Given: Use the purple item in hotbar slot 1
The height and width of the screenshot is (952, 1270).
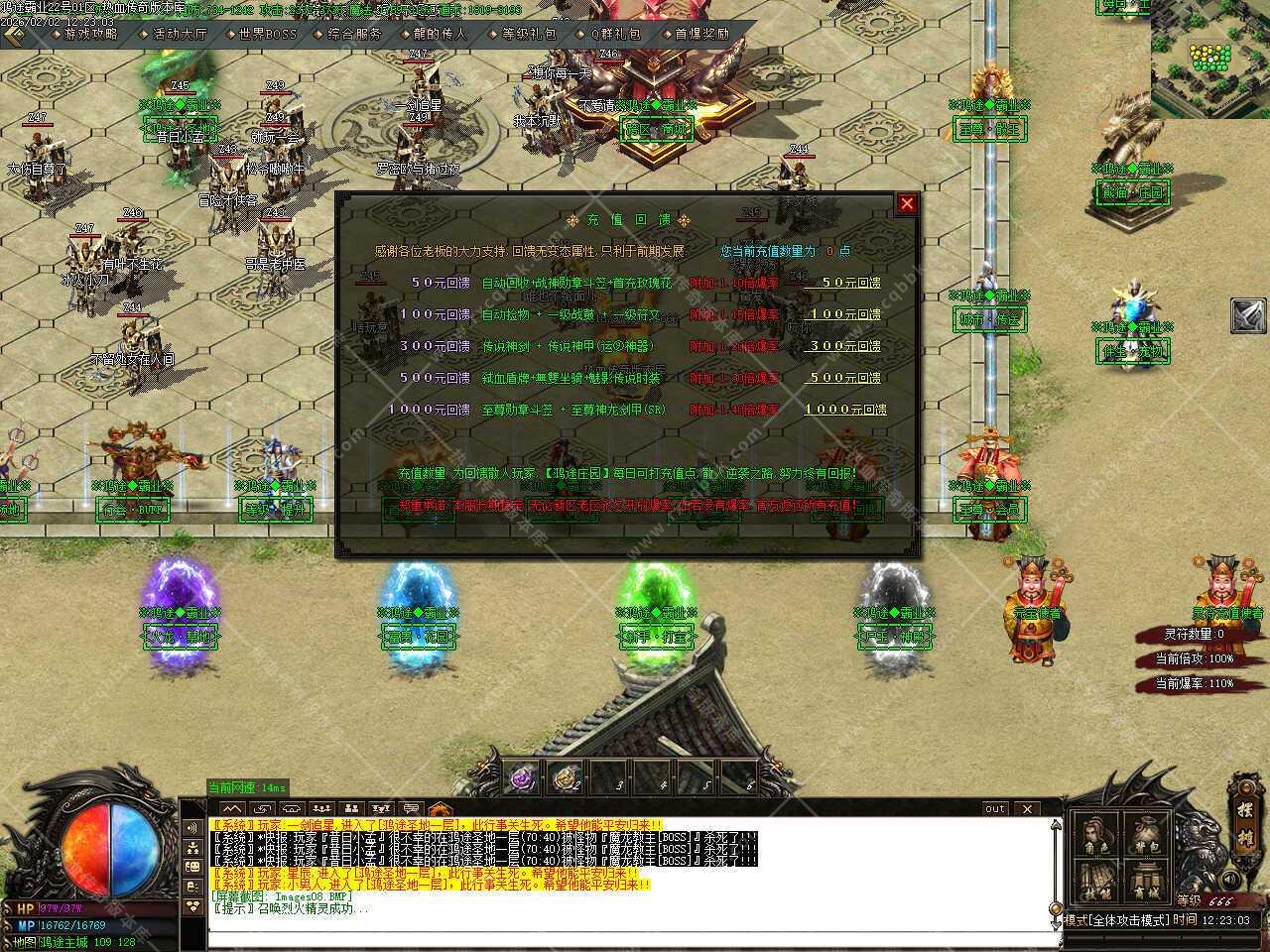Looking at the screenshot, I should (x=523, y=778).
